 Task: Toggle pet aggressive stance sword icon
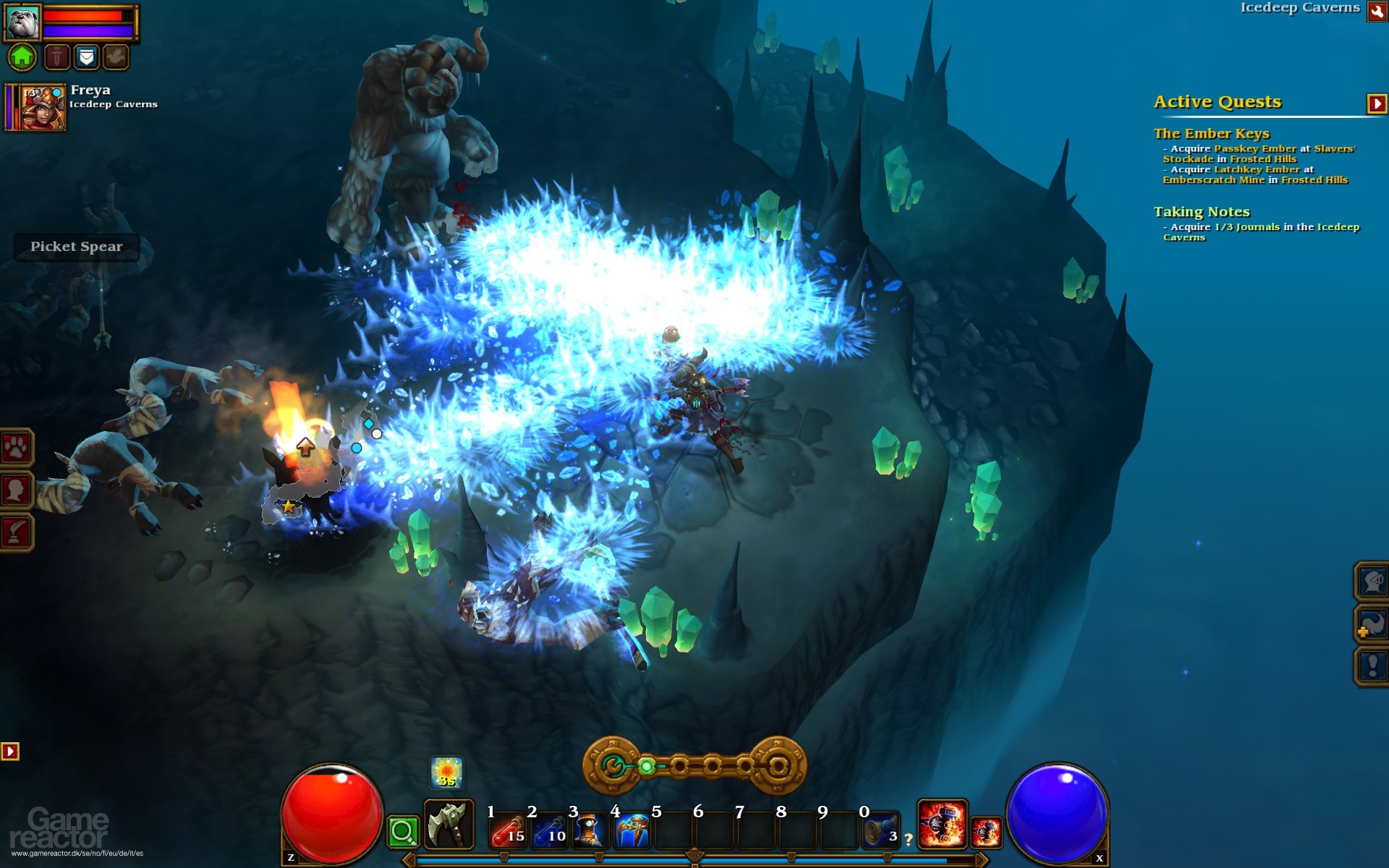tap(56, 56)
